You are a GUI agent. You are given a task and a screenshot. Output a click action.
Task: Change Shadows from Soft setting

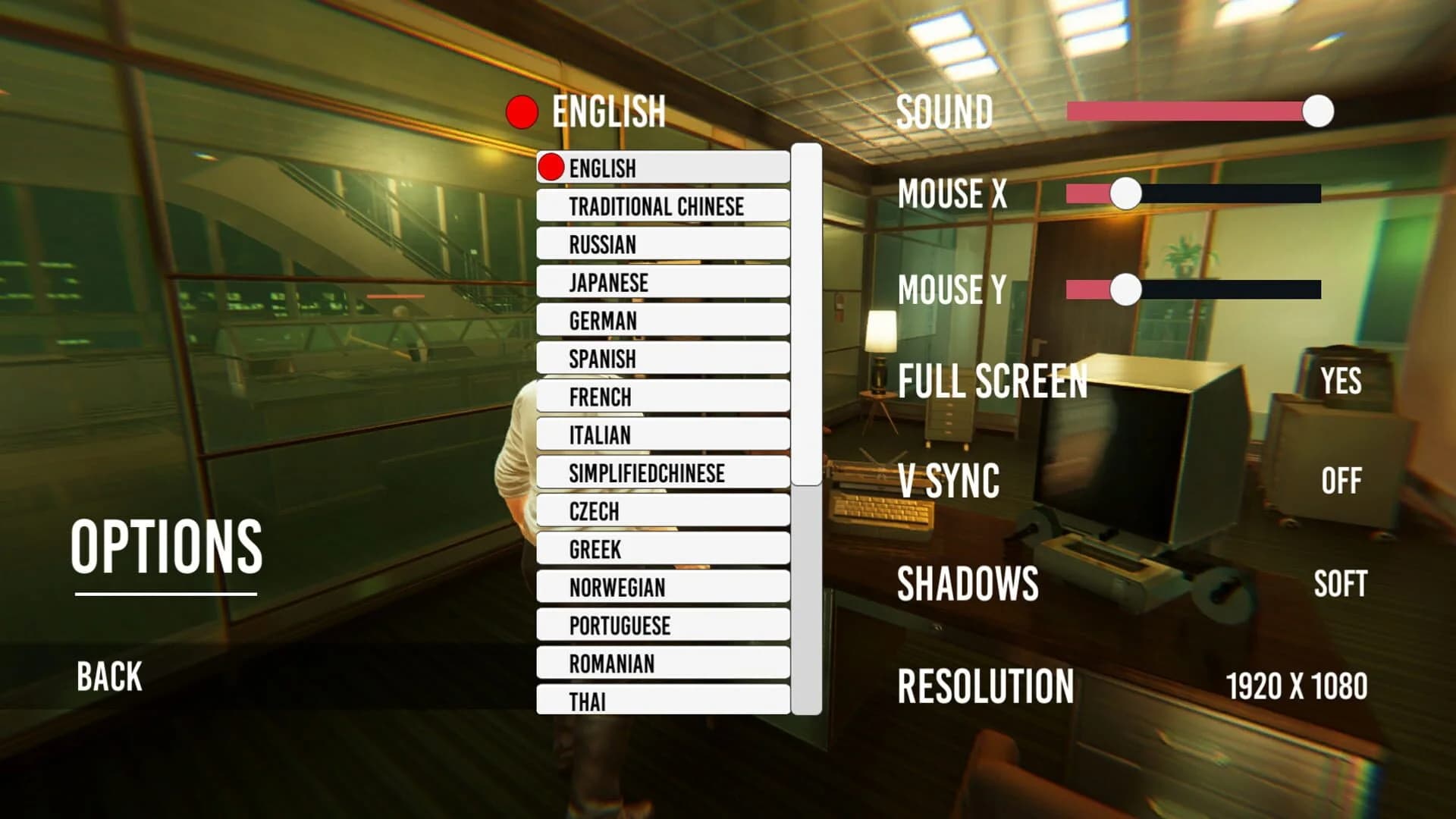[x=1339, y=585]
